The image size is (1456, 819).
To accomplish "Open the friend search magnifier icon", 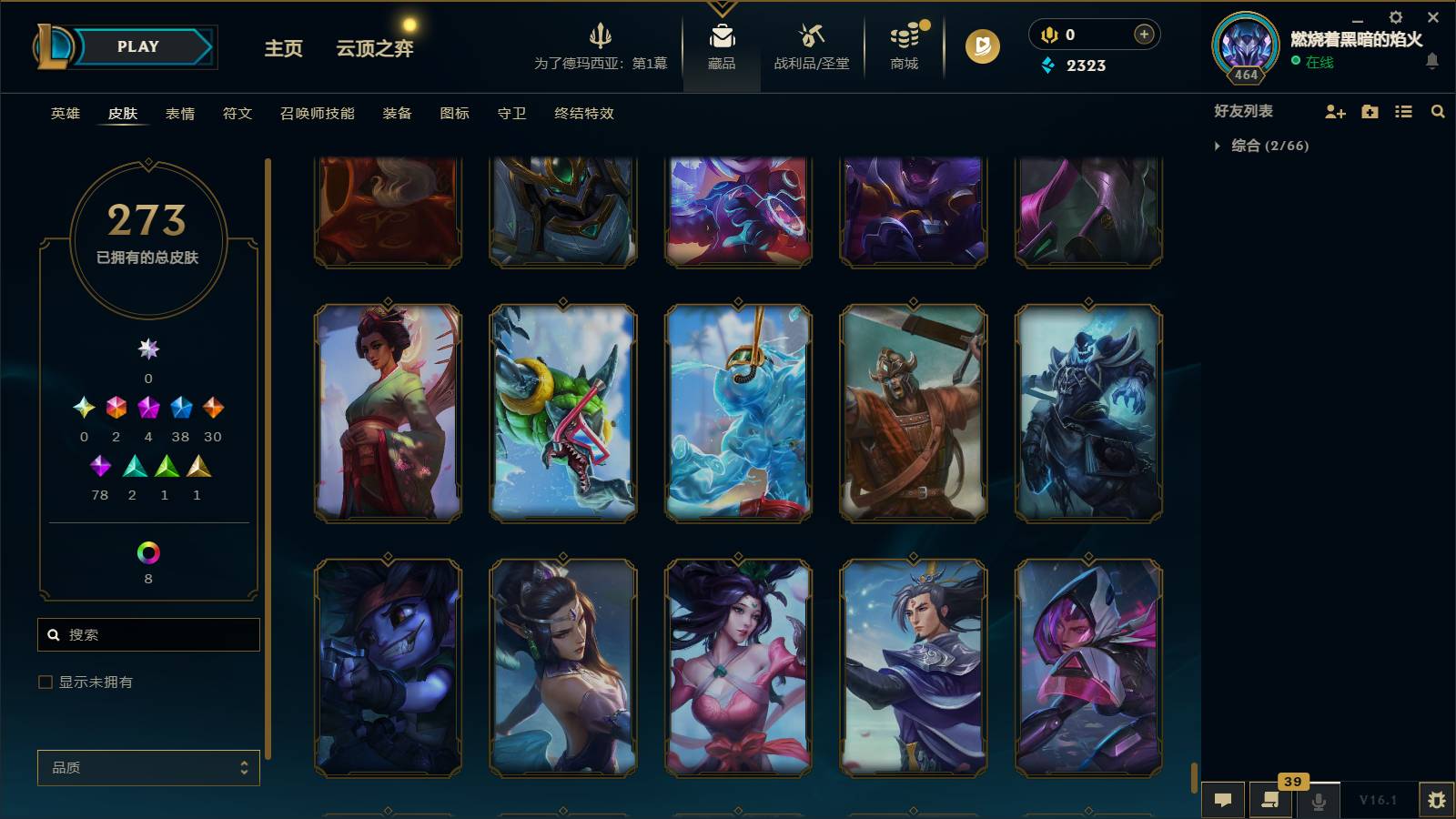I will 1437,111.
